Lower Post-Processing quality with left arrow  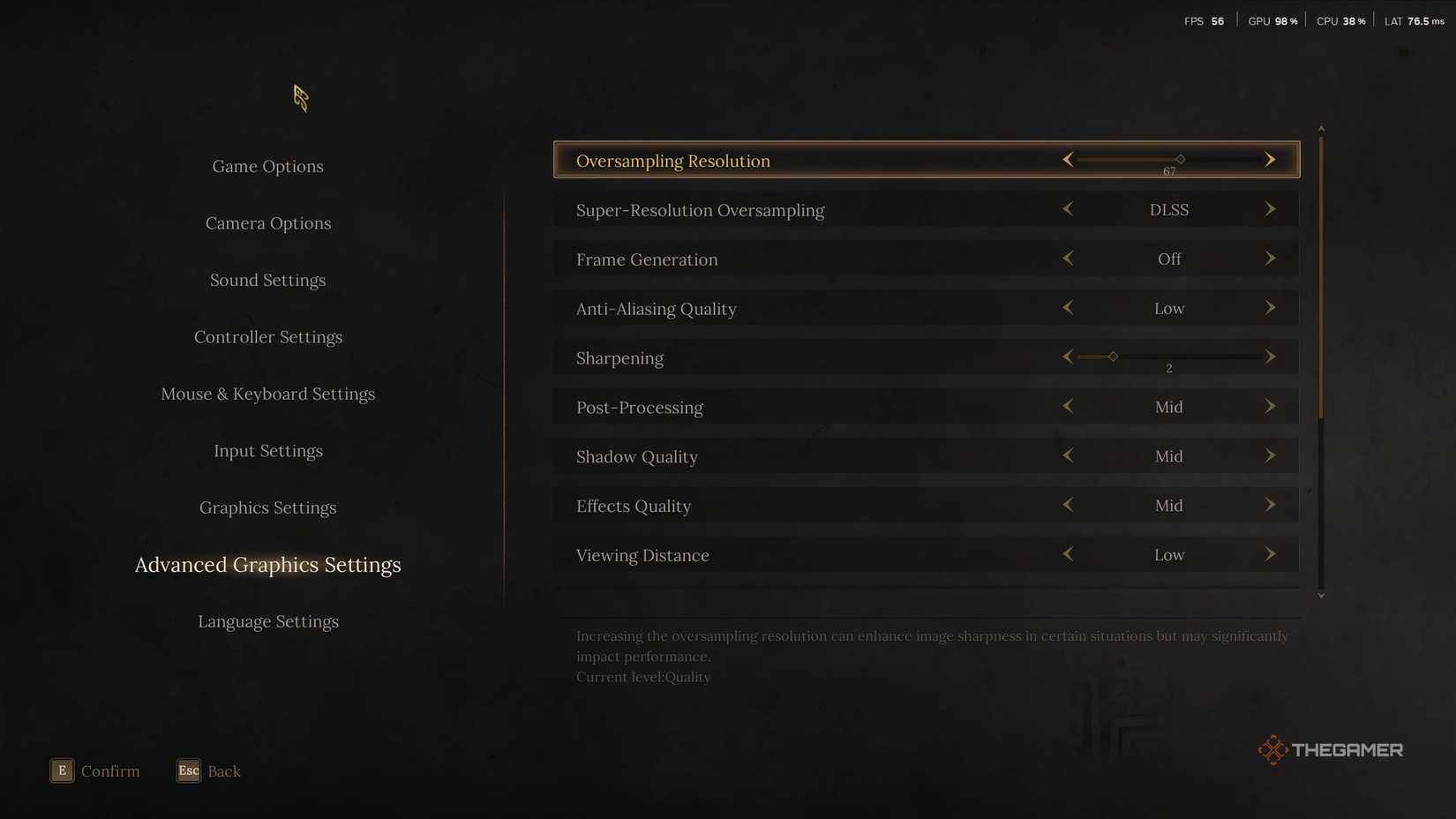click(x=1068, y=407)
